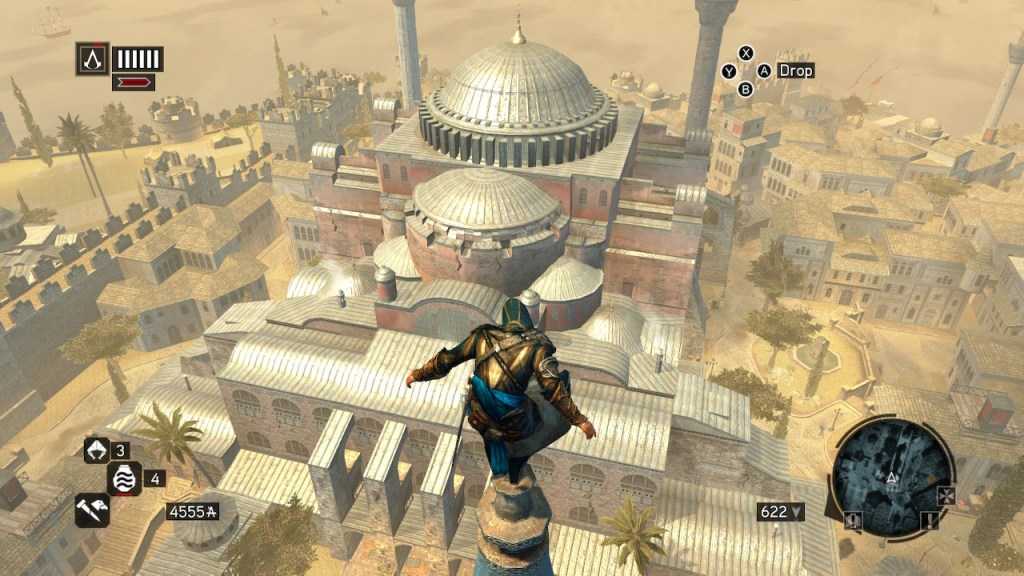Choose the bomb jar slot
The image size is (1024, 576).
[122, 478]
